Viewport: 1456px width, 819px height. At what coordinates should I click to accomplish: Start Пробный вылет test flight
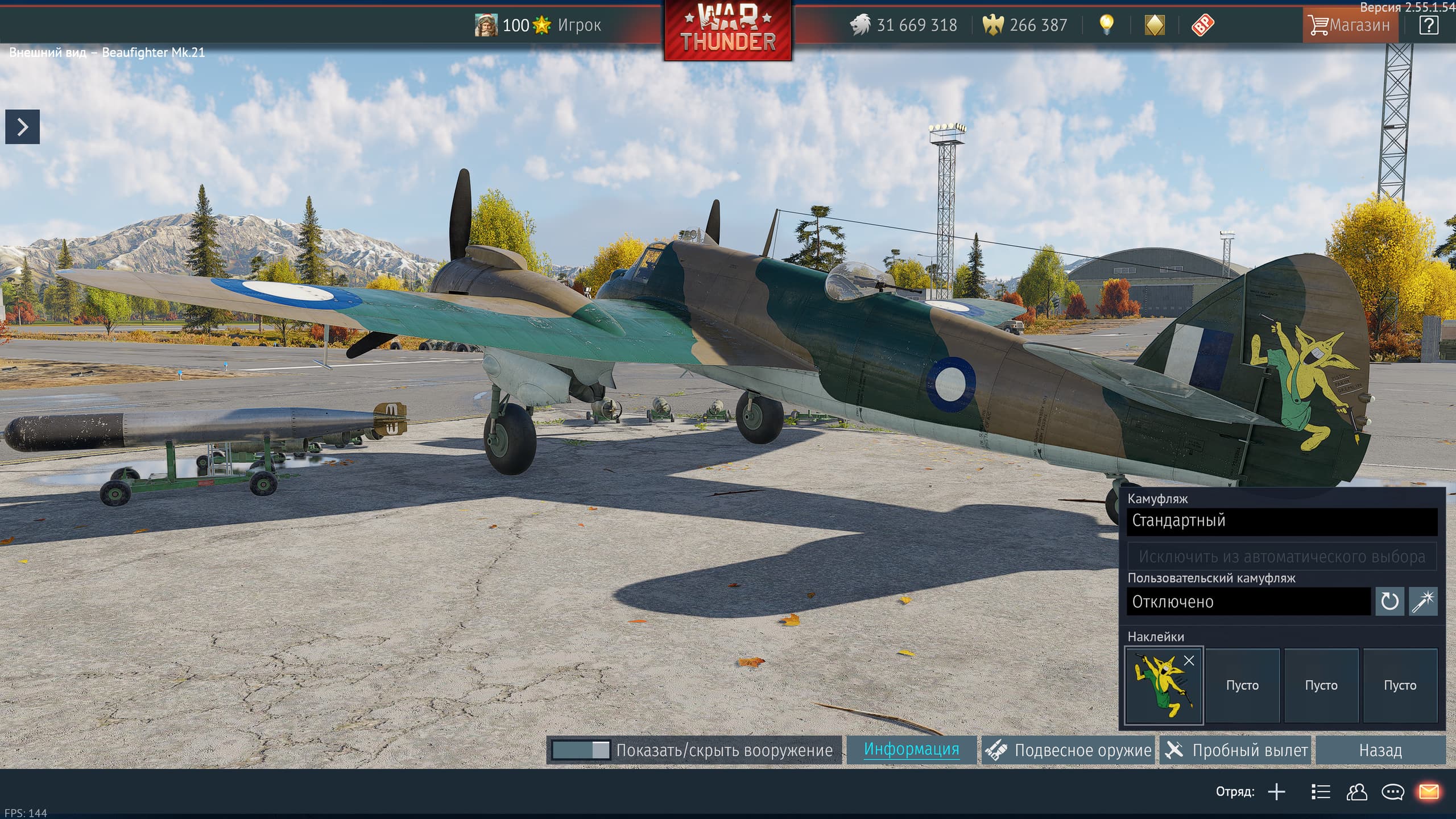(x=1236, y=750)
